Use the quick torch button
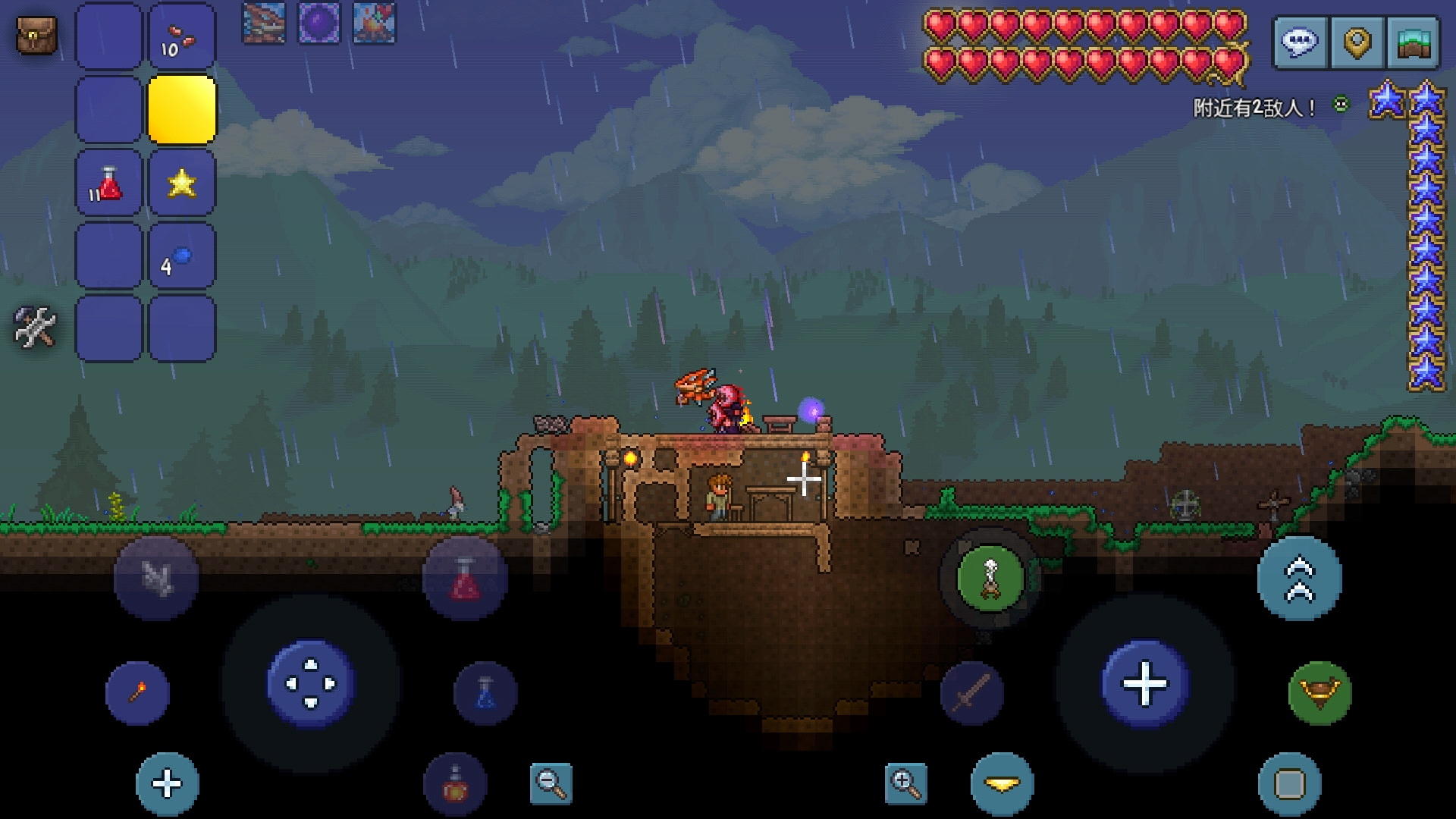Image resolution: width=1456 pixels, height=819 pixels. point(137,692)
